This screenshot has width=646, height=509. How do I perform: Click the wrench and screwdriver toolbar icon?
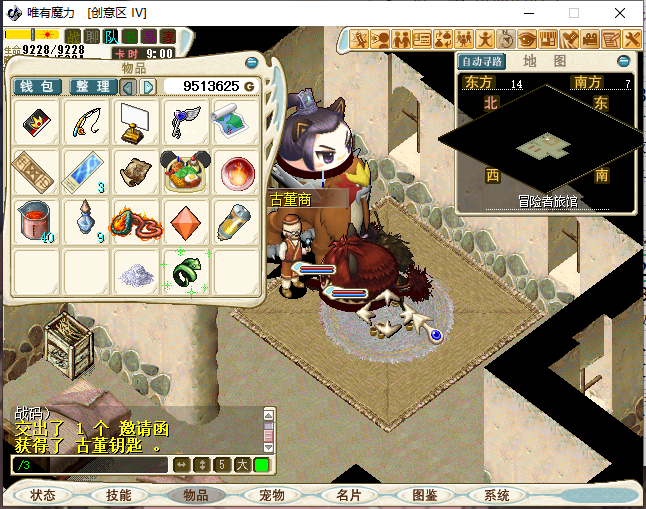(x=632, y=40)
